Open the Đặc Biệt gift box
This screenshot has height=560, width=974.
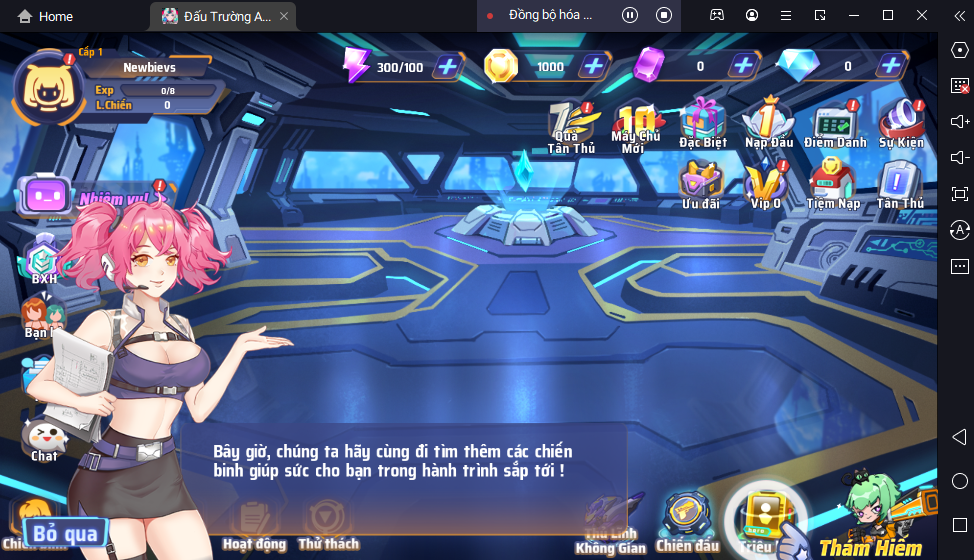[703, 122]
